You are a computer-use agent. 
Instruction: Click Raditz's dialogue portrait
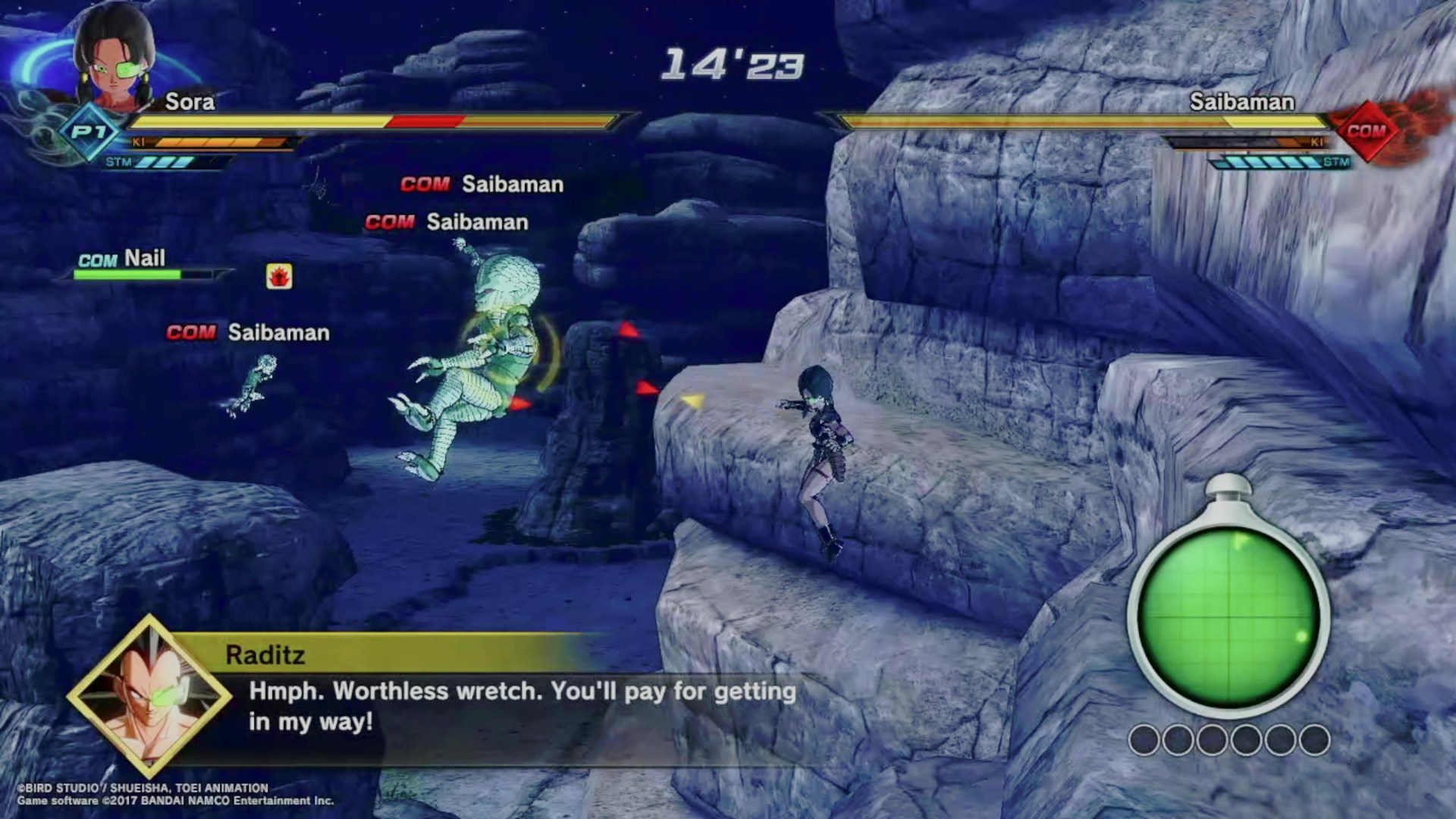(149, 696)
